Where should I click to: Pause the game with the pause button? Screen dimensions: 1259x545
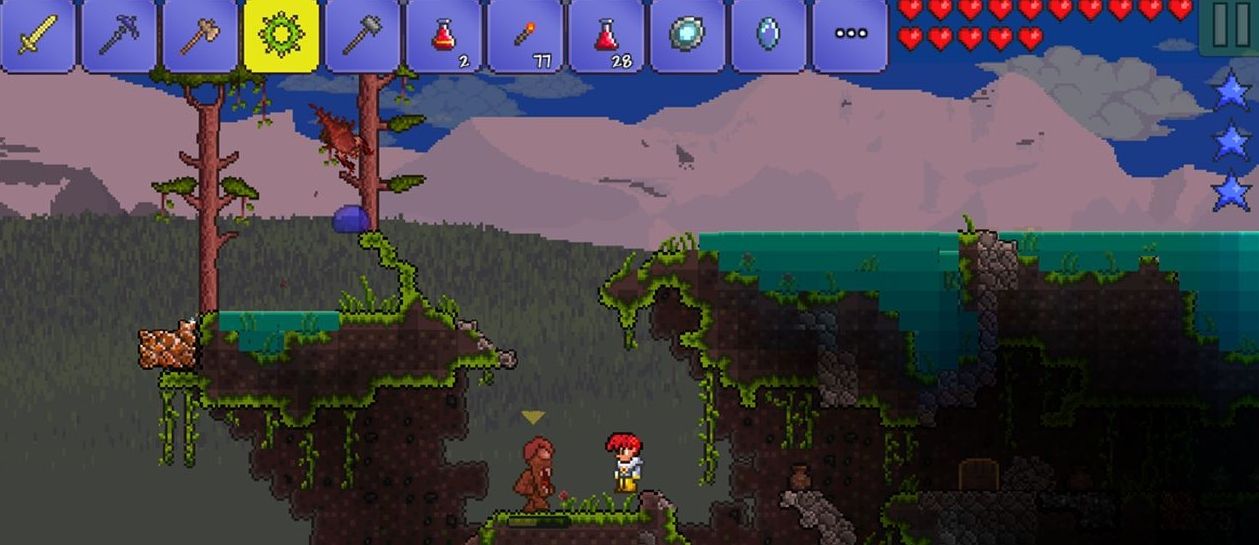click(1228, 25)
